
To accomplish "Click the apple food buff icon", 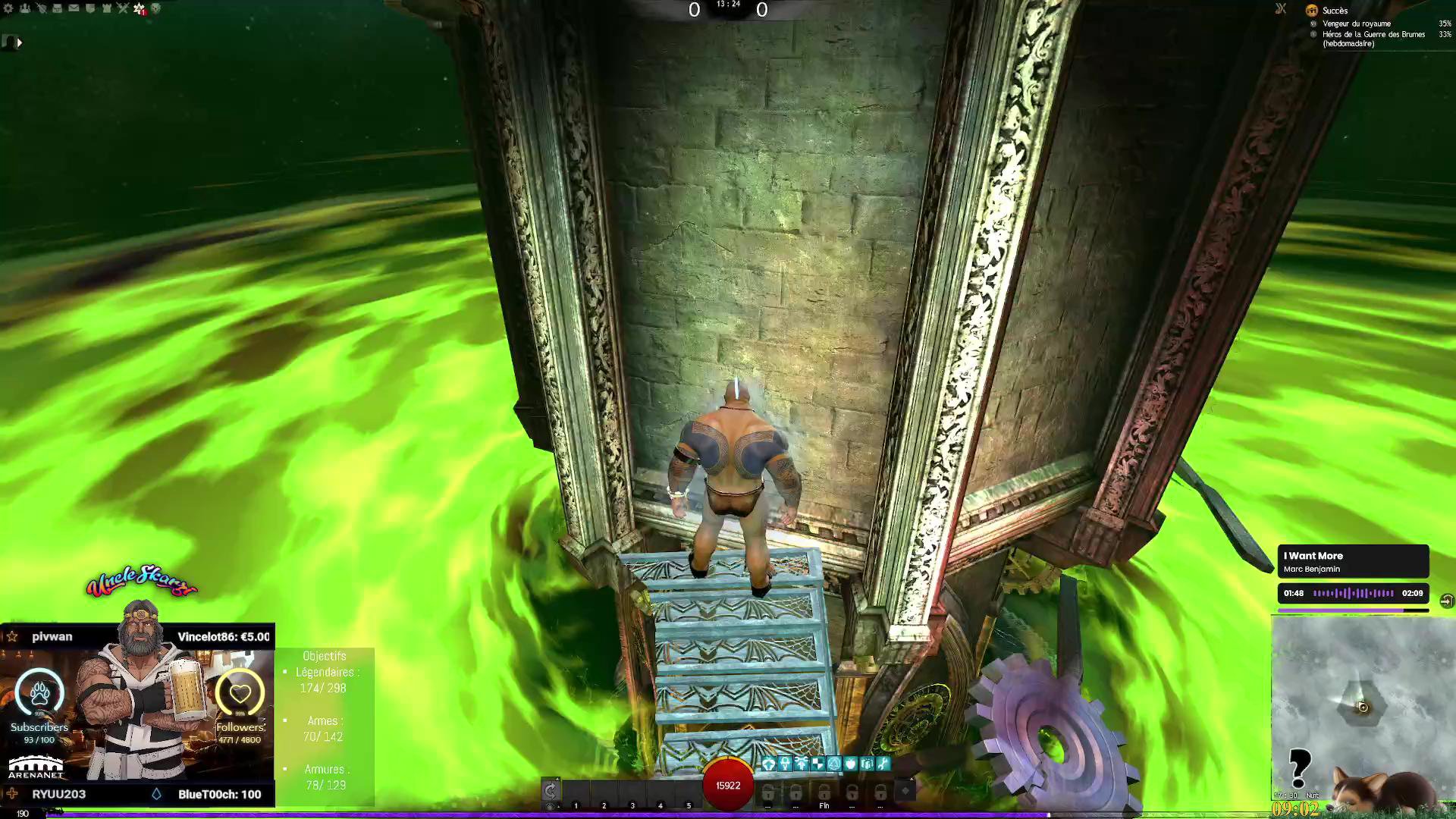I will (850, 764).
